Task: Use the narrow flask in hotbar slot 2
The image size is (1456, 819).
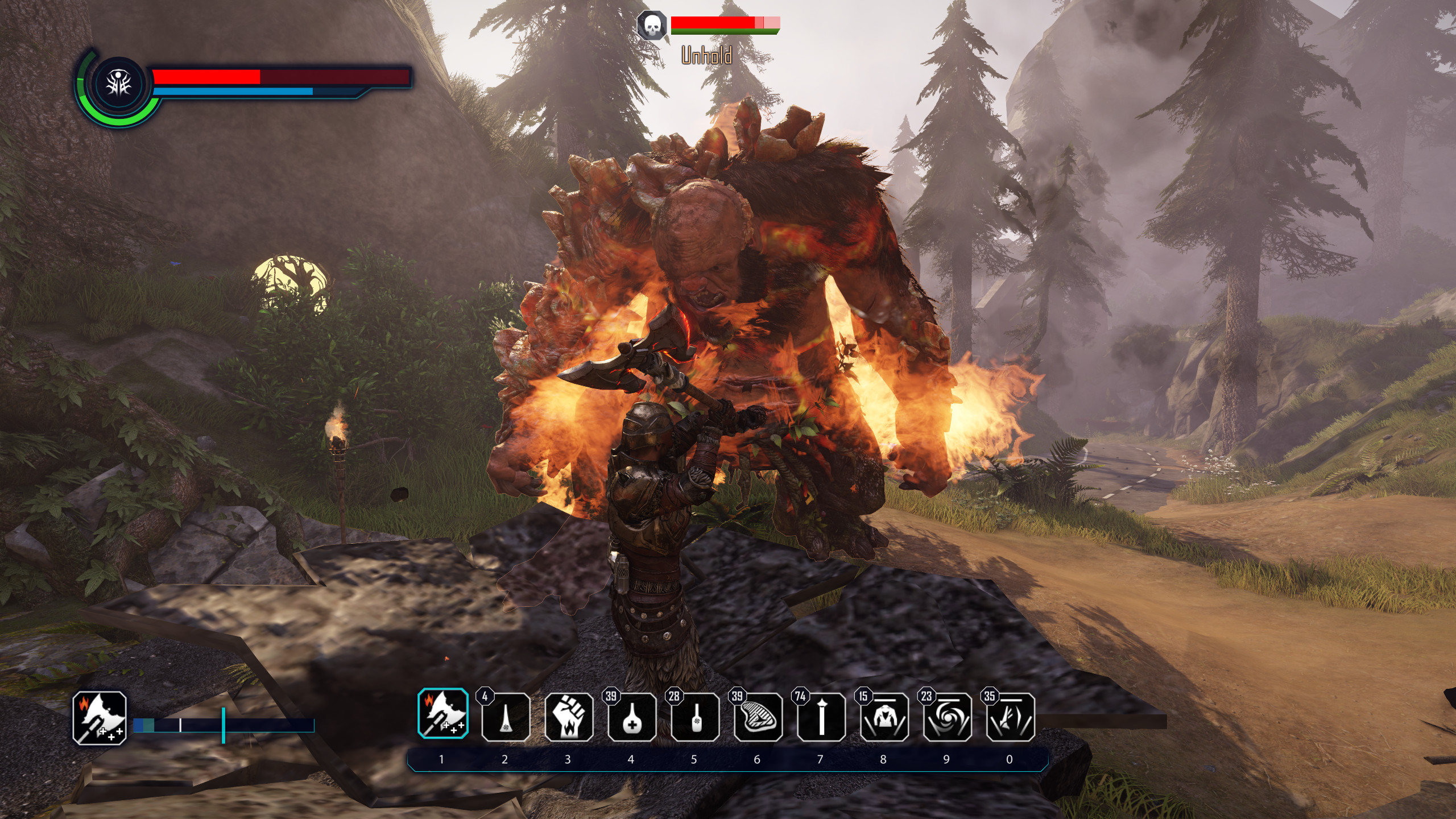Action: coord(506,717)
